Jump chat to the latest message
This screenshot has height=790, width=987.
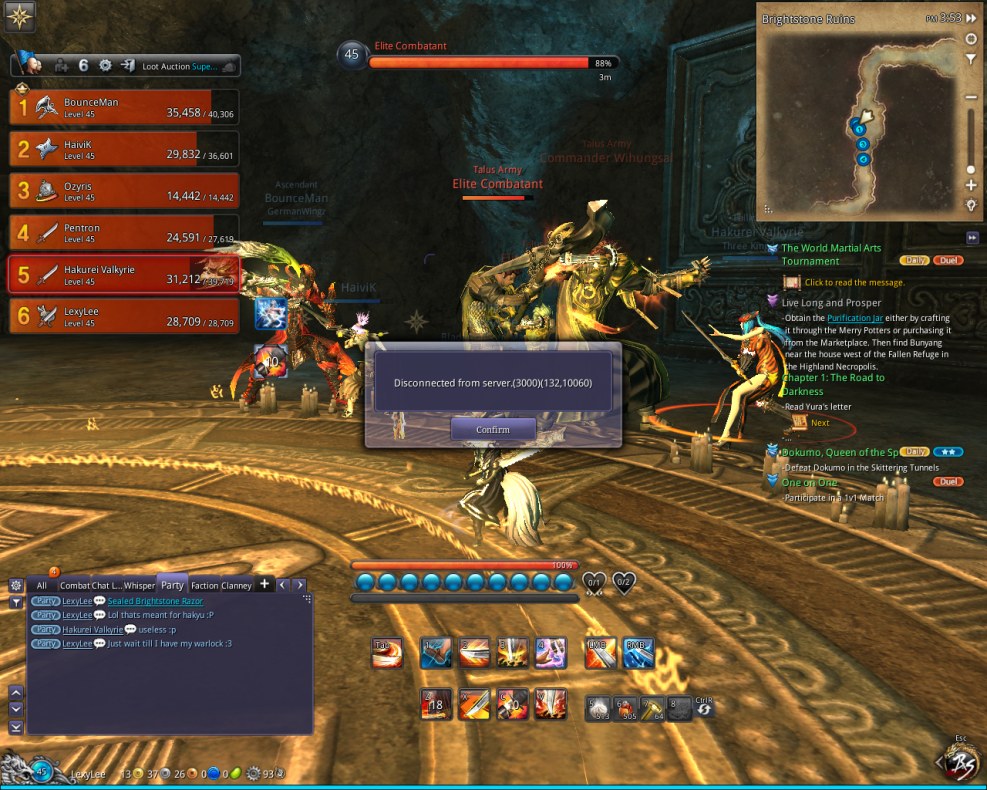[16, 727]
